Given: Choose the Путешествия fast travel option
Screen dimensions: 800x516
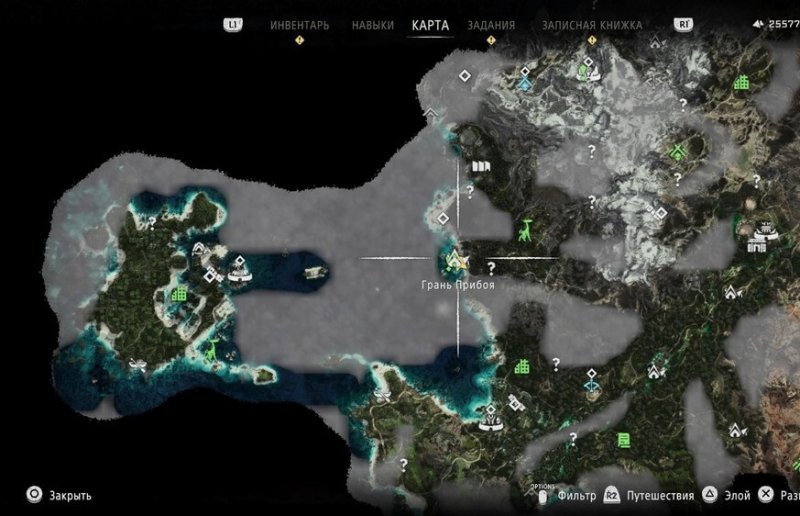Looking at the screenshot, I should [x=659, y=495].
